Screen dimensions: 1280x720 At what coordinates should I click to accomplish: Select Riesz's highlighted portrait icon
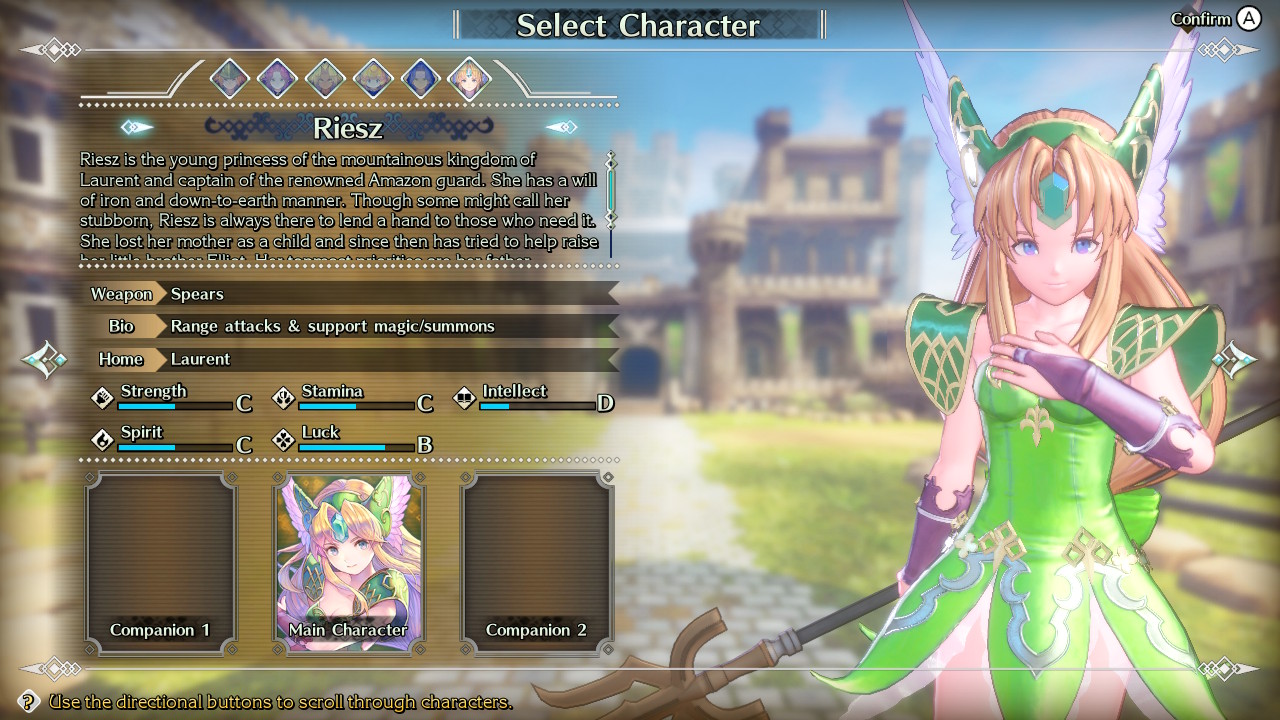(x=469, y=78)
